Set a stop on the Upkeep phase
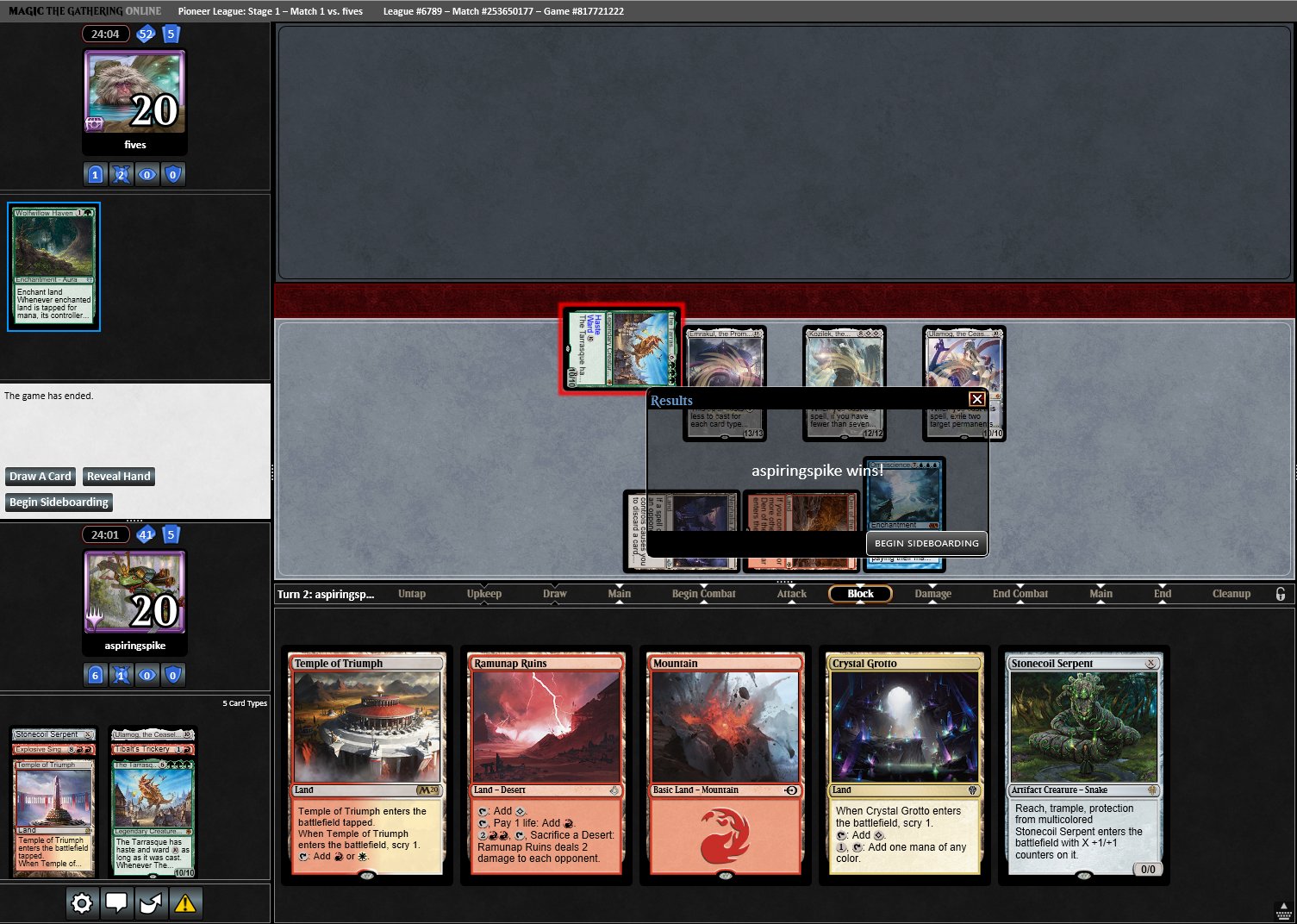 pos(483,593)
